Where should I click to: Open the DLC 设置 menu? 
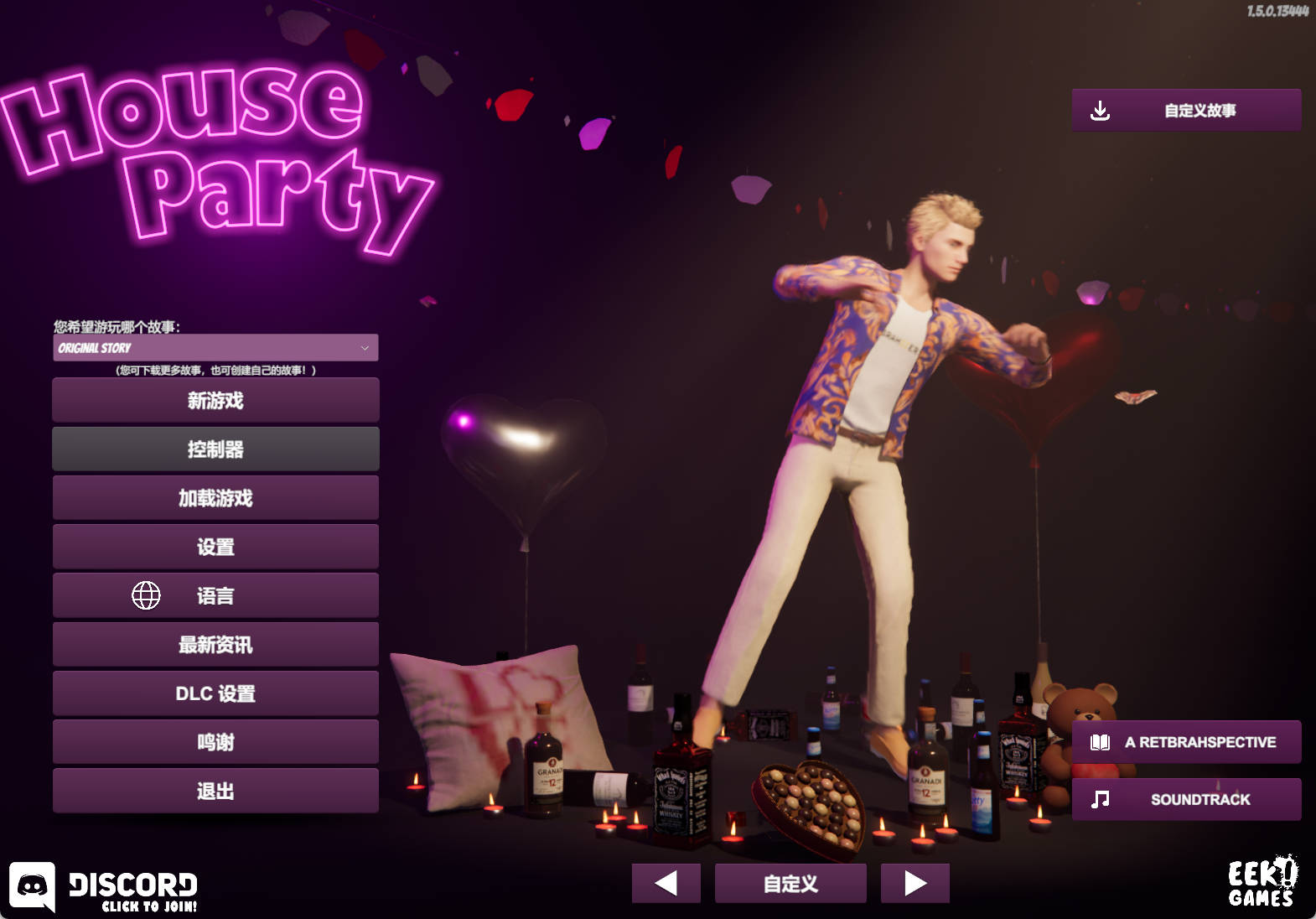(215, 693)
